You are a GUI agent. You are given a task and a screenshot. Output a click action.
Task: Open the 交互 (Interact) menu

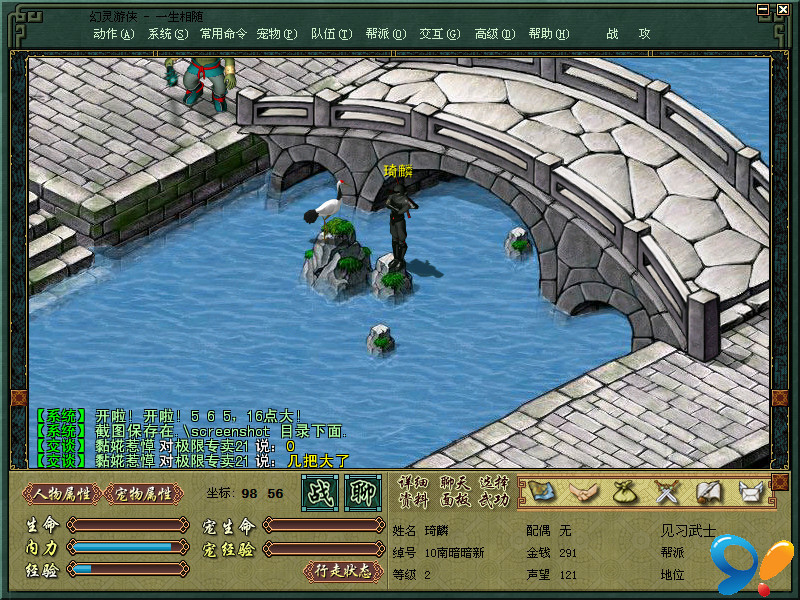(x=439, y=33)
